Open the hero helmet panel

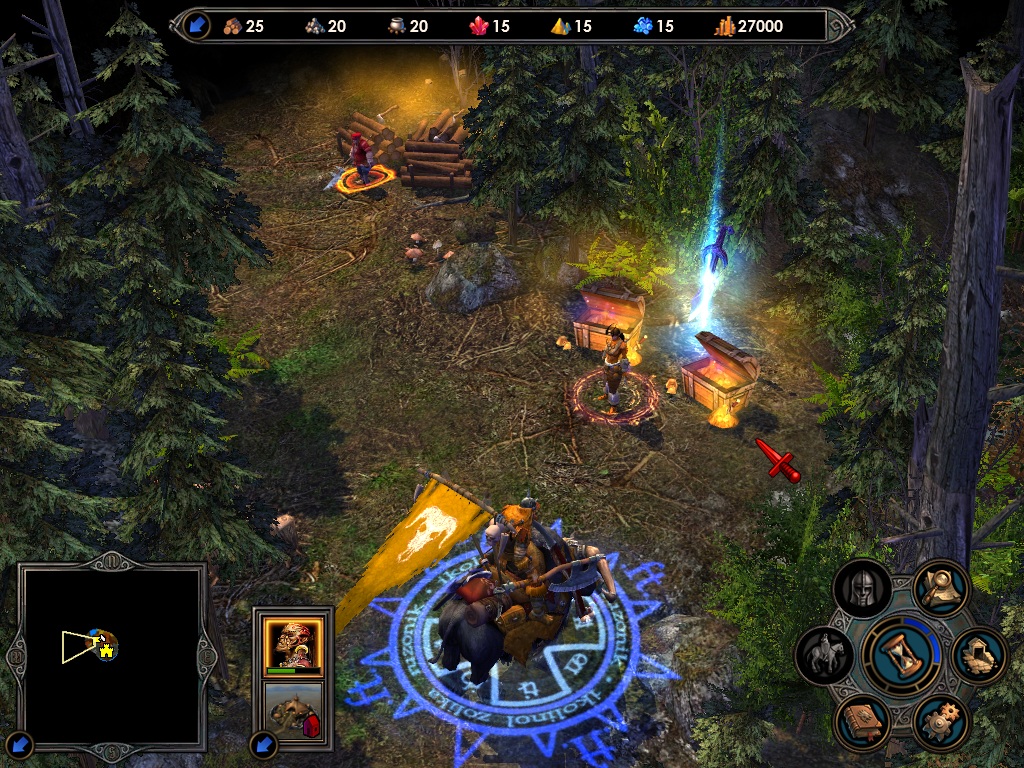[x=862, y=590]
